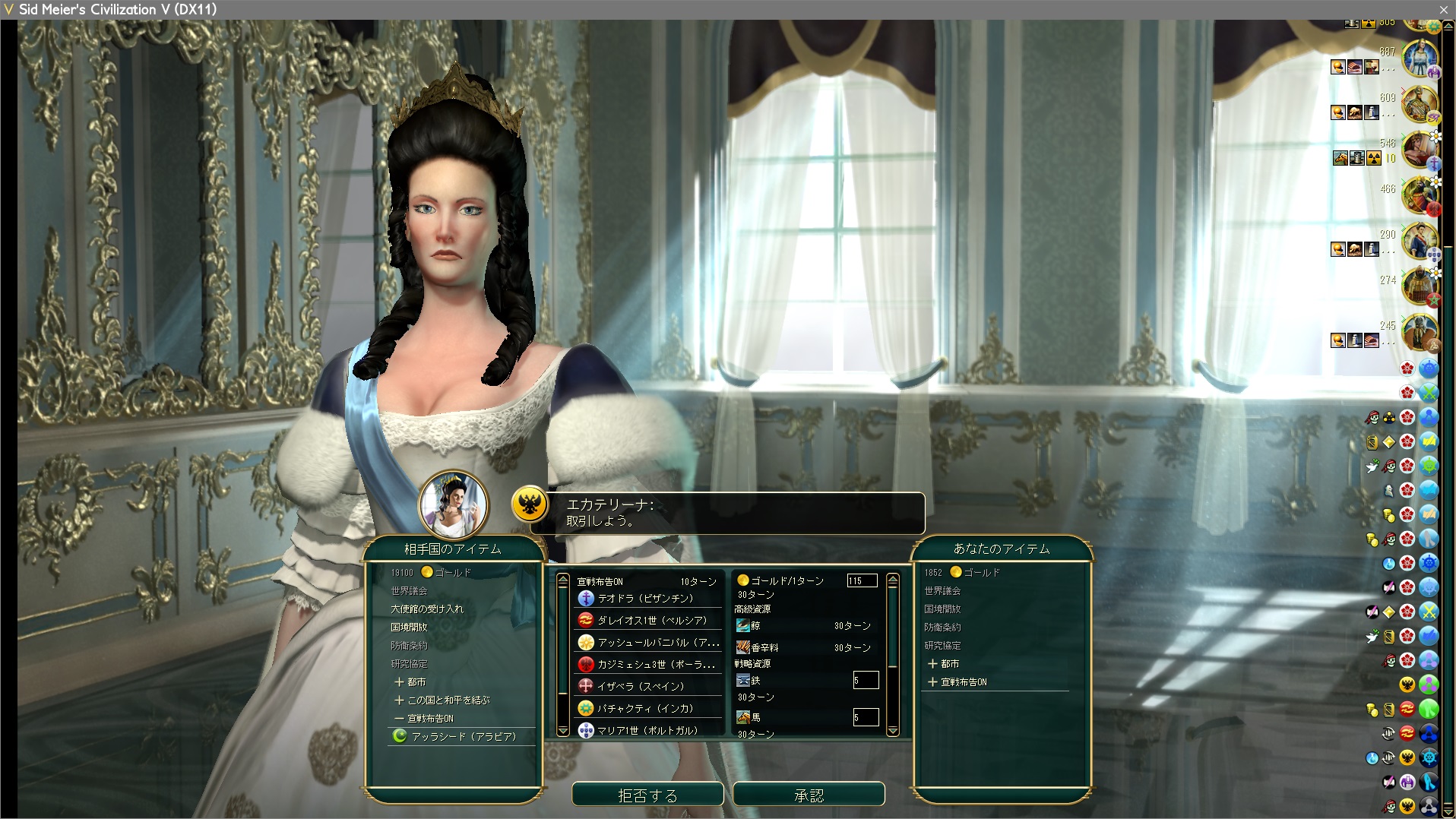
Task: Select 大使館の受け入れ in their items
Action: coord(426,609)
